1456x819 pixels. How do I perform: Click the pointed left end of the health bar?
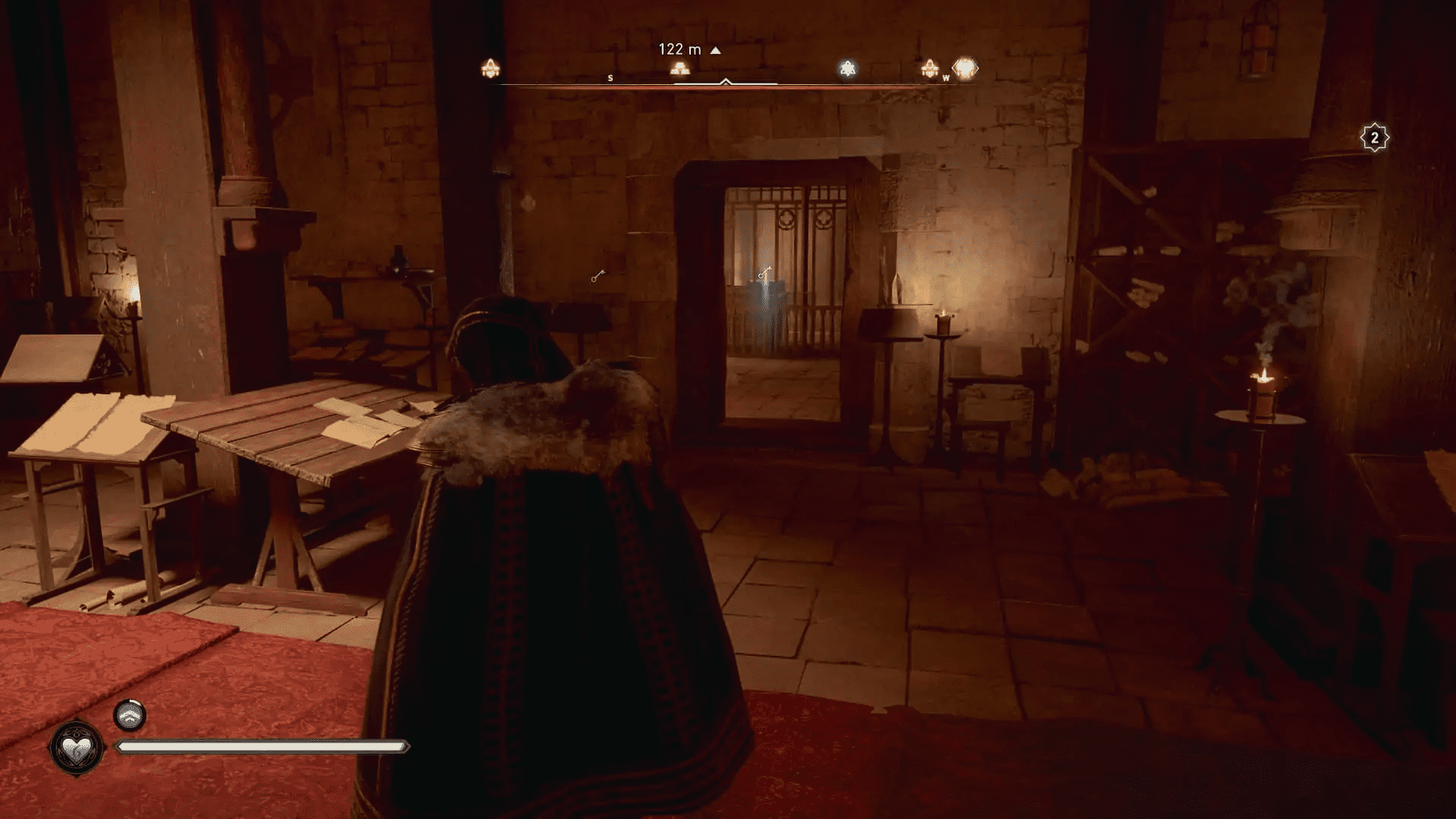click(119, 747)
